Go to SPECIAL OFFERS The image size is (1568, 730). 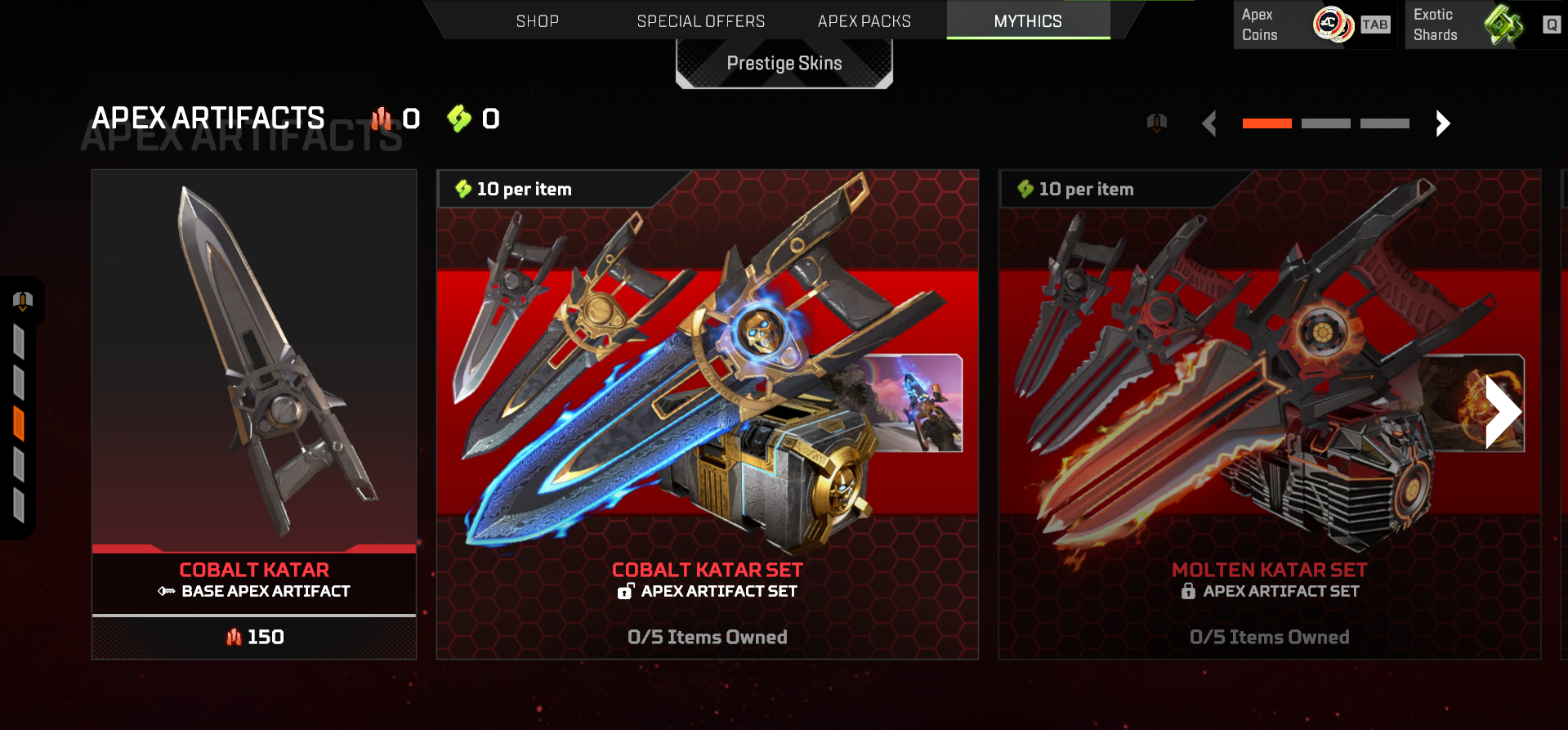(x=701, y=20)
